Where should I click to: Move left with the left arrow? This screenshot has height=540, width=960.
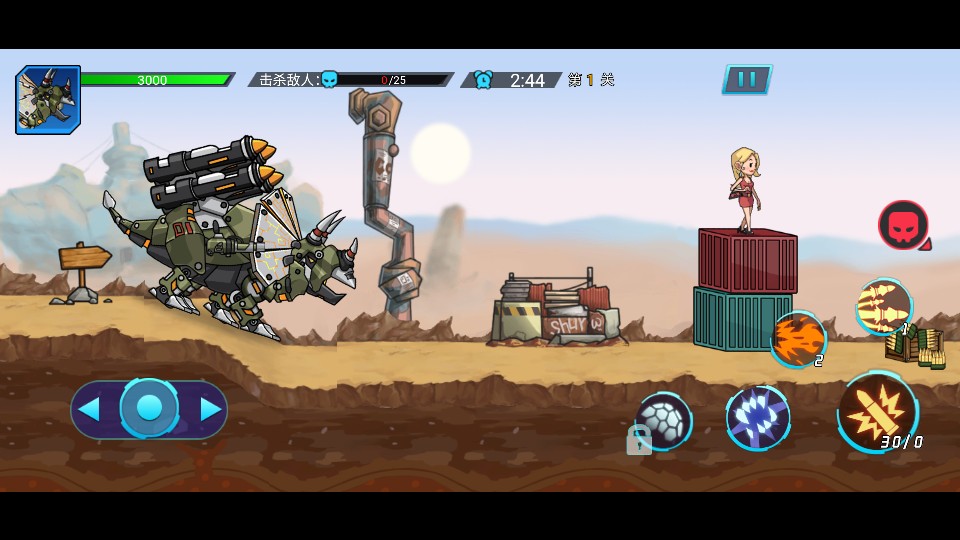90,409
